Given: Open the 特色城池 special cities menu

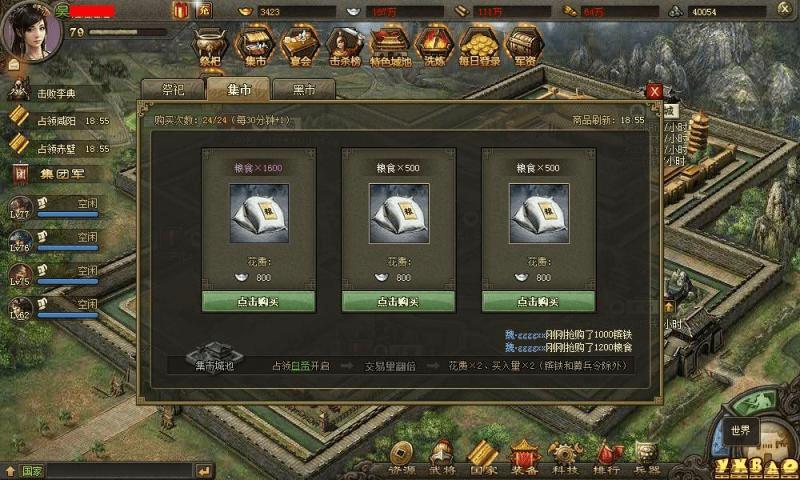Looking at the screenshot, I should point(388,46).
